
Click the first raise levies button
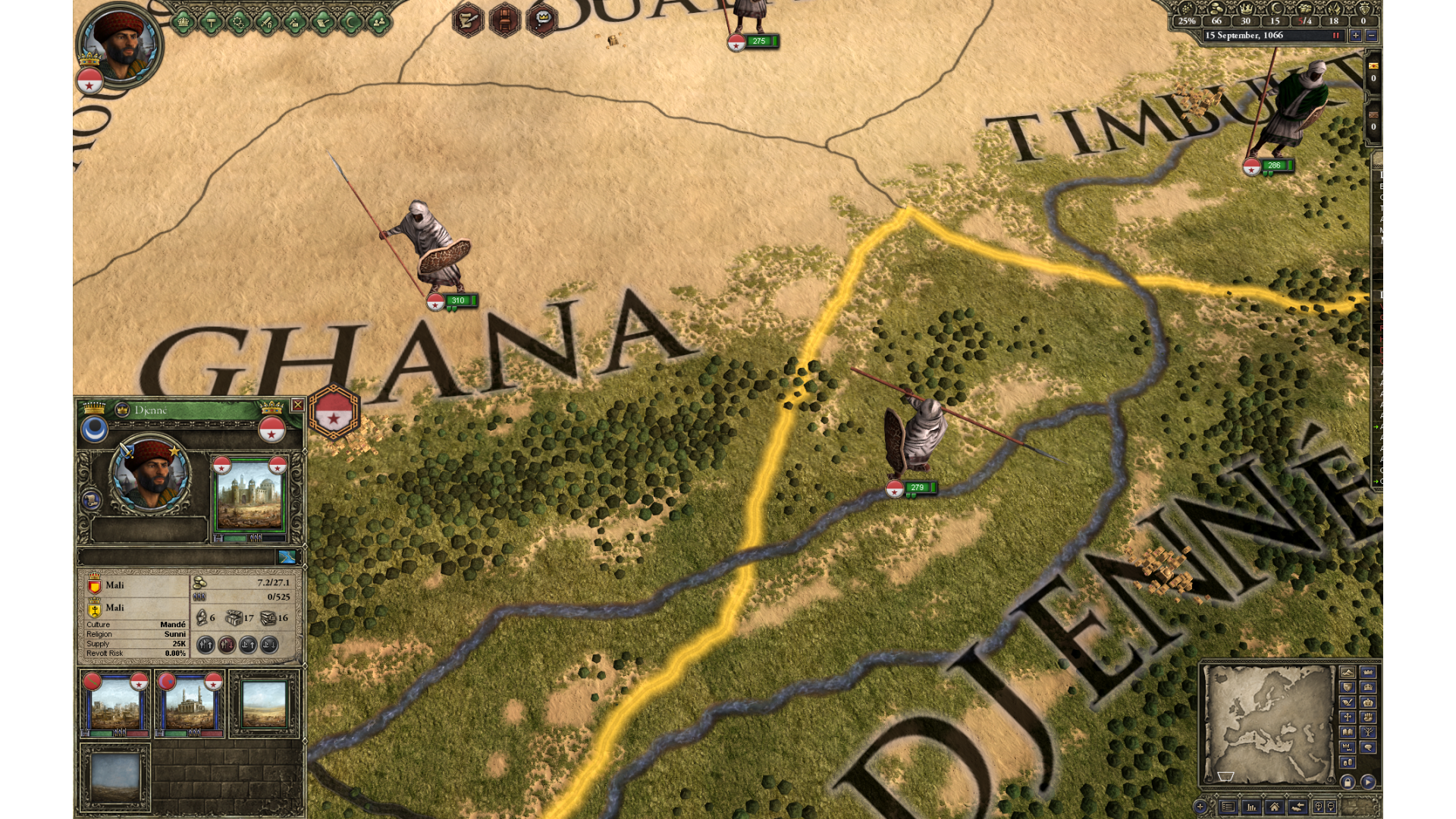click(x=206, y=645)
